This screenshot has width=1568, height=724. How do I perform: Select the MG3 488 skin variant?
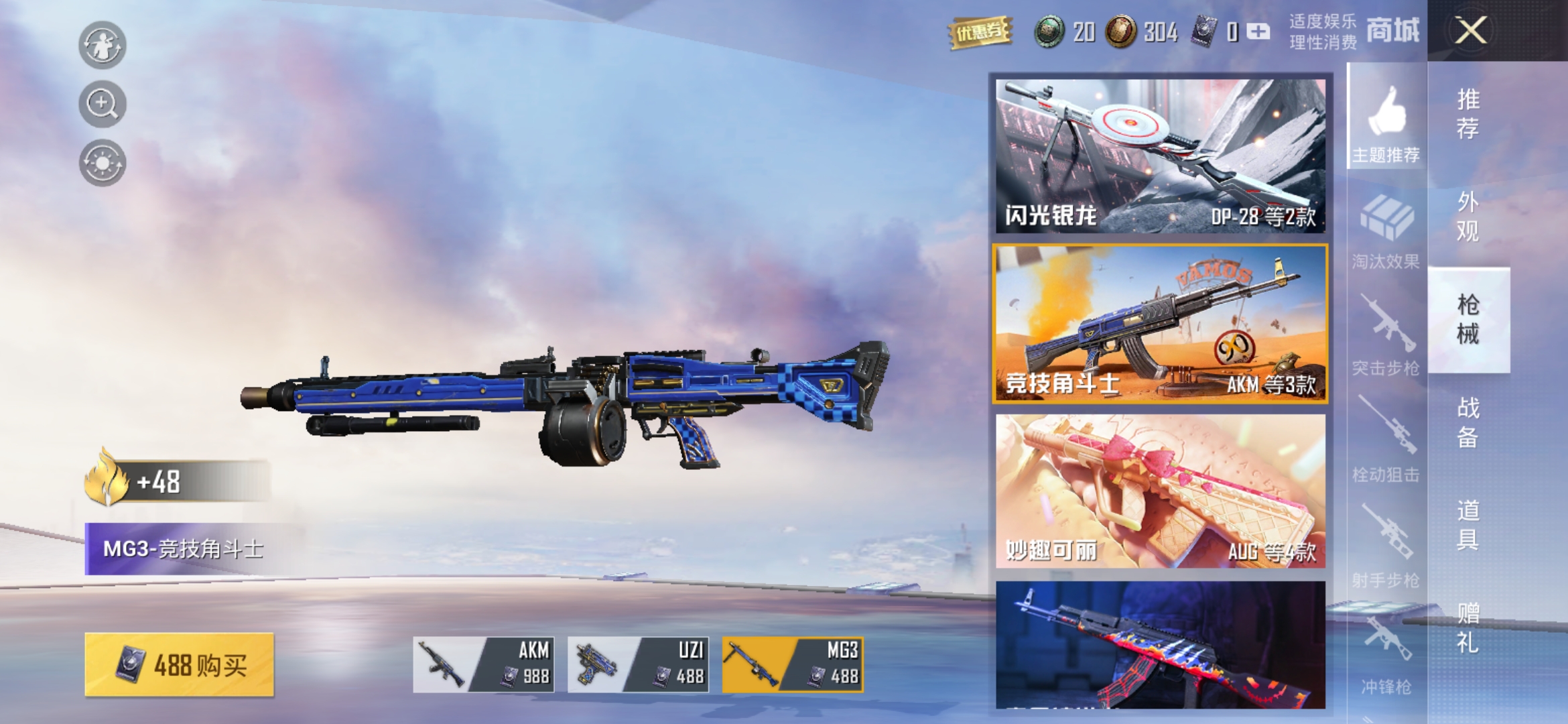click(x=793, y=664)
